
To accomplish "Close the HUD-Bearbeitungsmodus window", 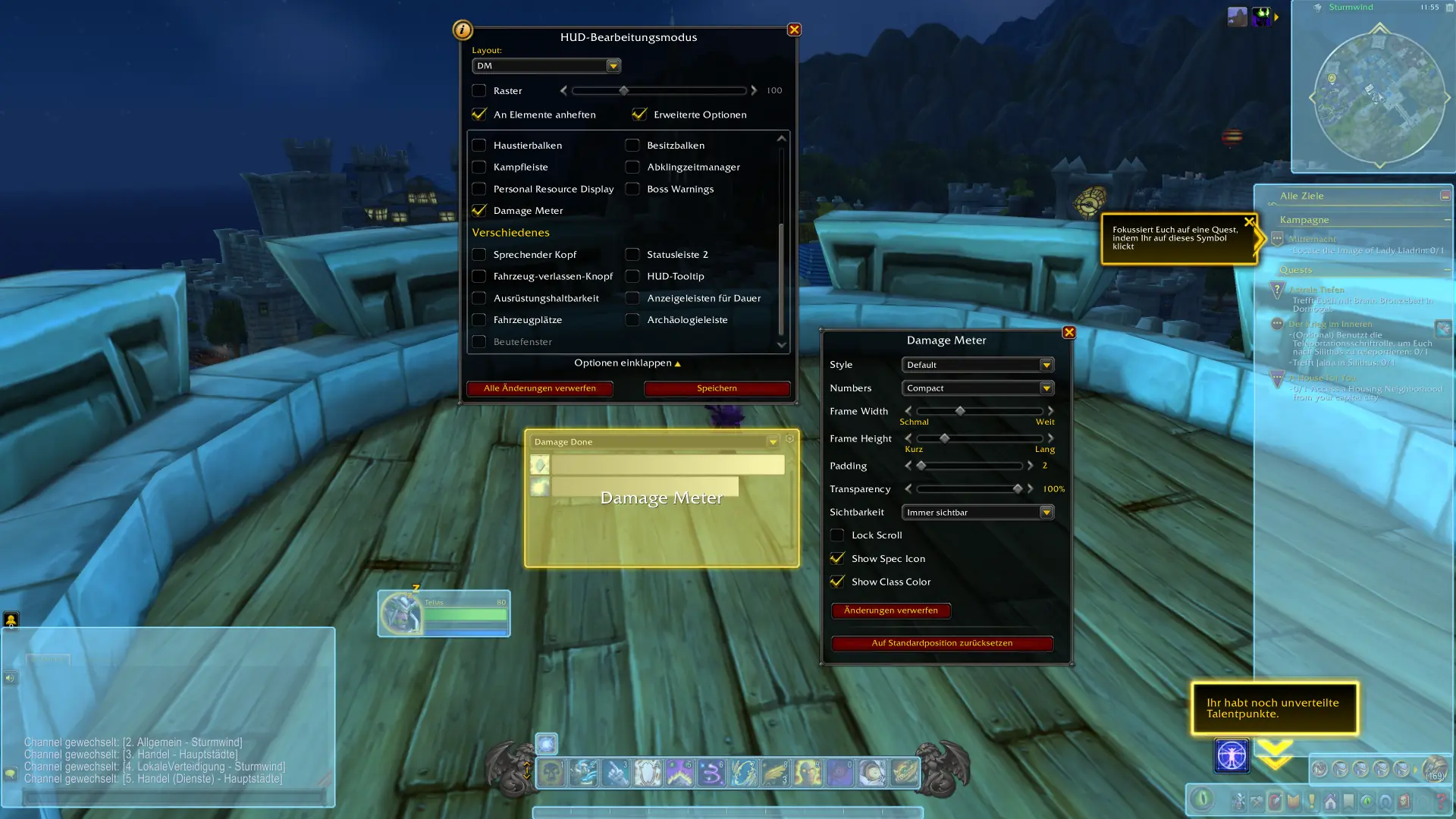I will 794,30.
